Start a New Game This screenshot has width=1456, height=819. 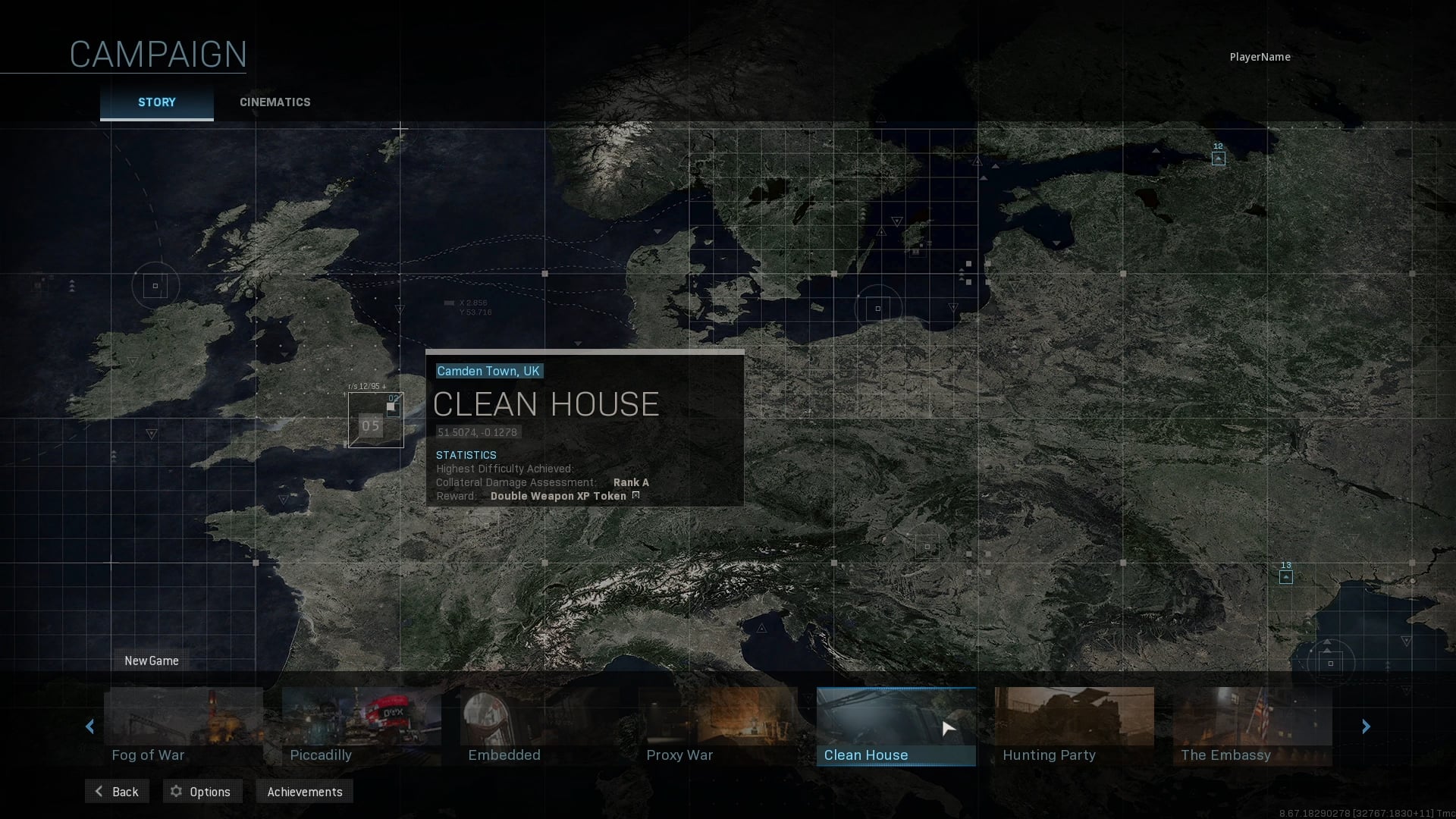[152, 661]
